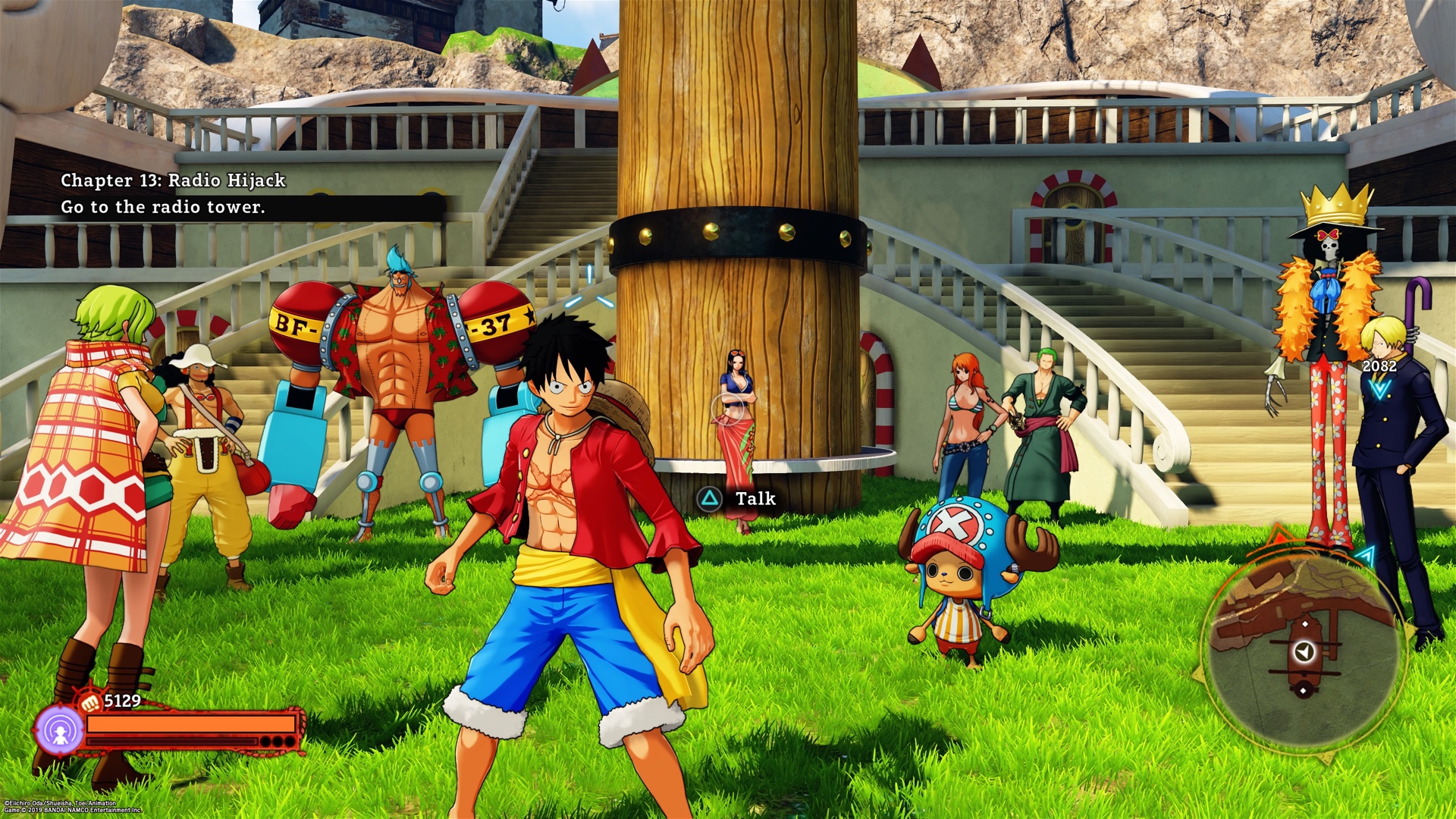Select the purple character skill emblem
The height and width of the screenshot is (819, 1456).
(x=60, y=729)
